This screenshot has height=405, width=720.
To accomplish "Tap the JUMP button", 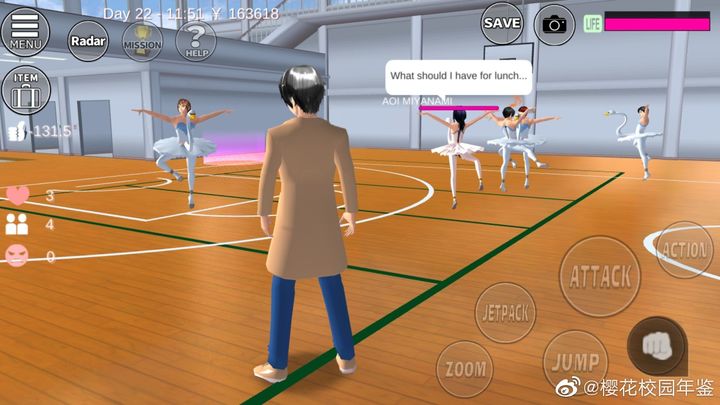I will coord(575,361).
